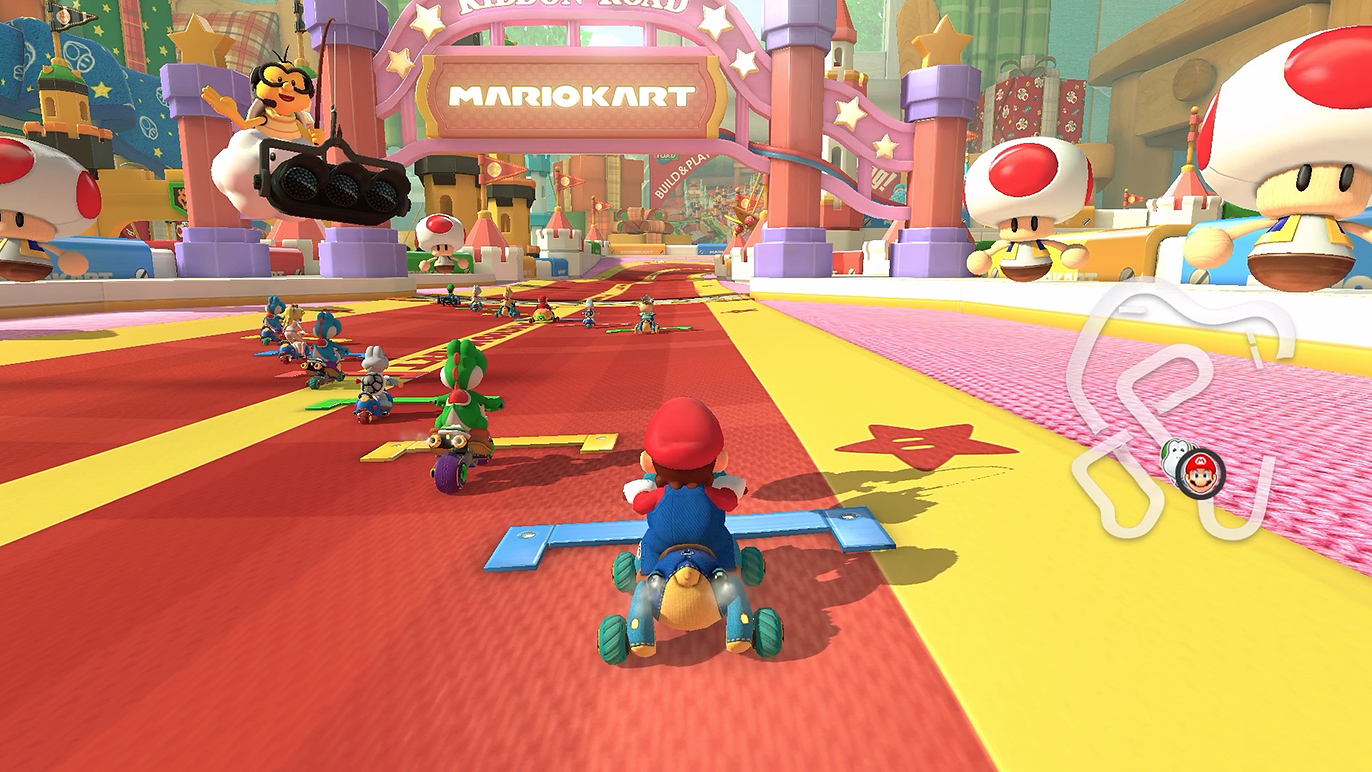Select Mario's head marker on the minimap

[1201, 472]
